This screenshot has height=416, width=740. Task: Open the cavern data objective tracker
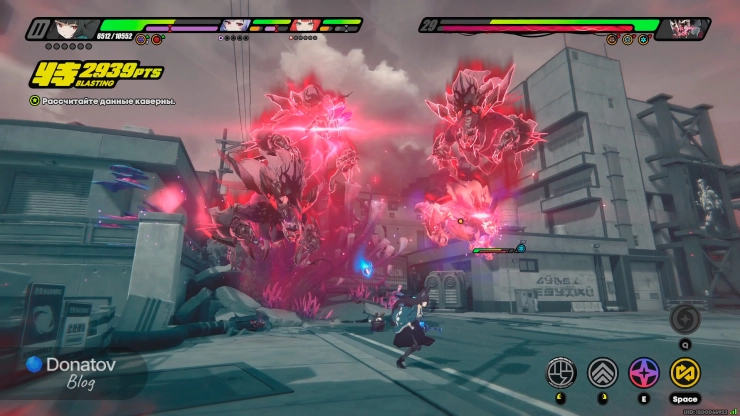[x=102, y=101]
